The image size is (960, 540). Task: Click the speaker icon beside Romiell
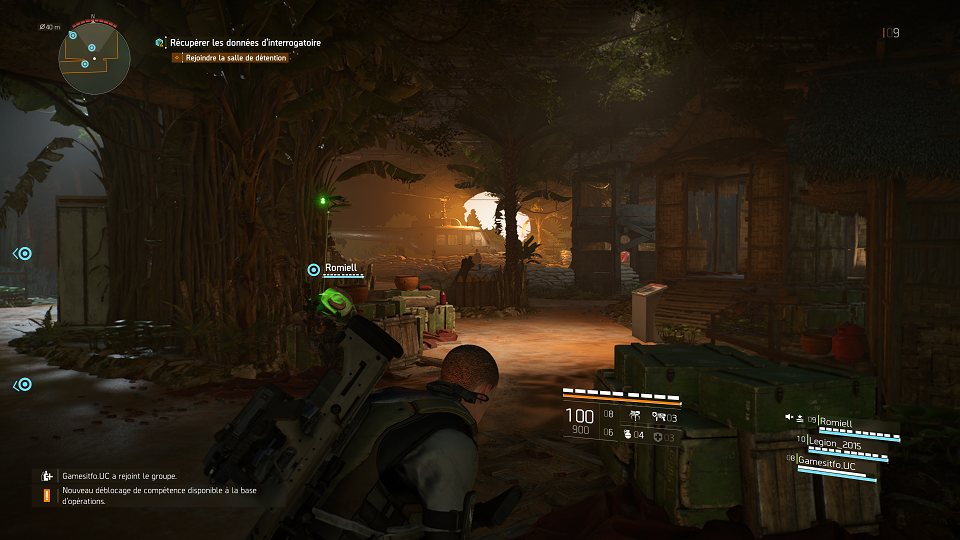[x=789, y=418]
